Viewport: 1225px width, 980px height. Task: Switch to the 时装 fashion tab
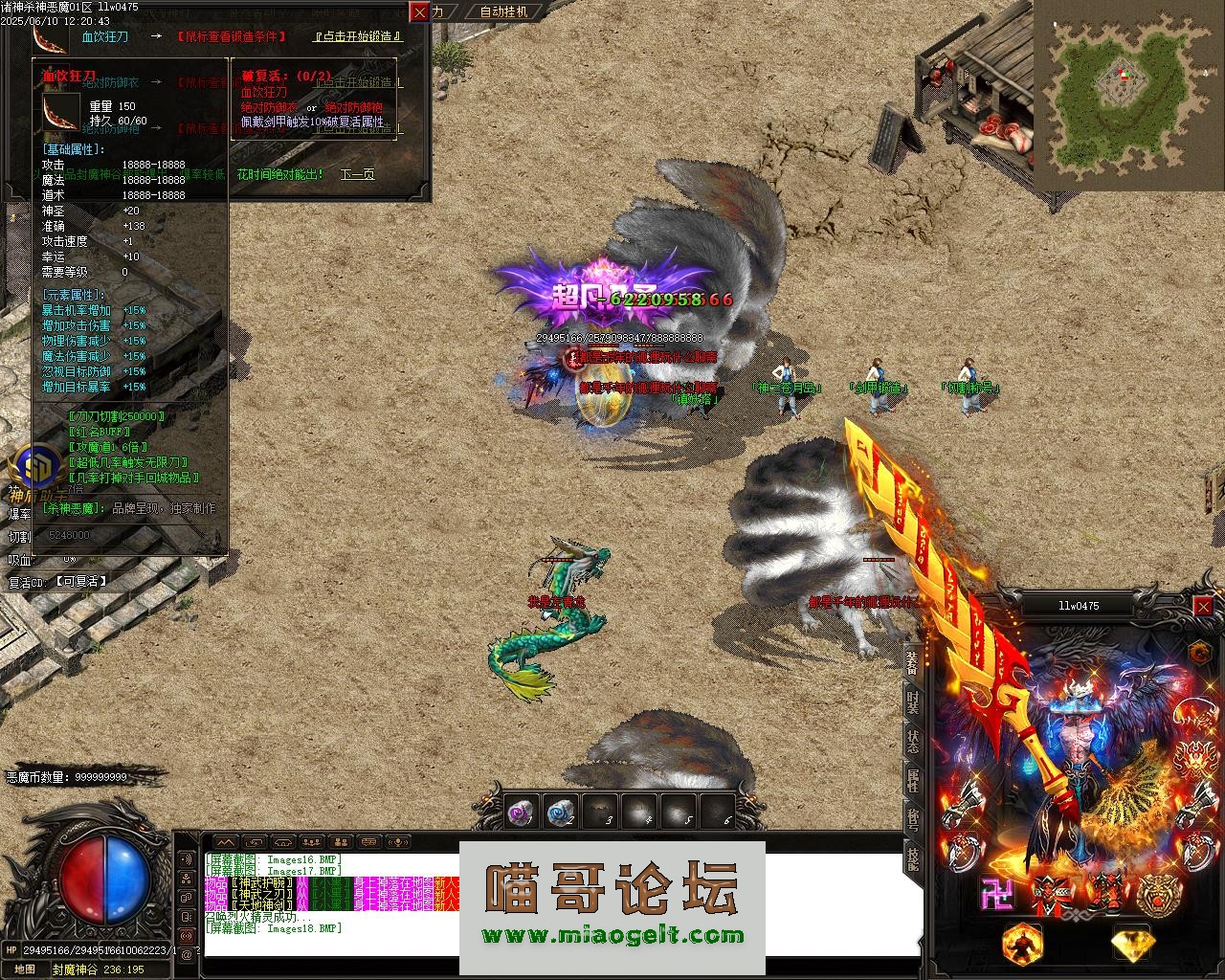tap(912, 702)
